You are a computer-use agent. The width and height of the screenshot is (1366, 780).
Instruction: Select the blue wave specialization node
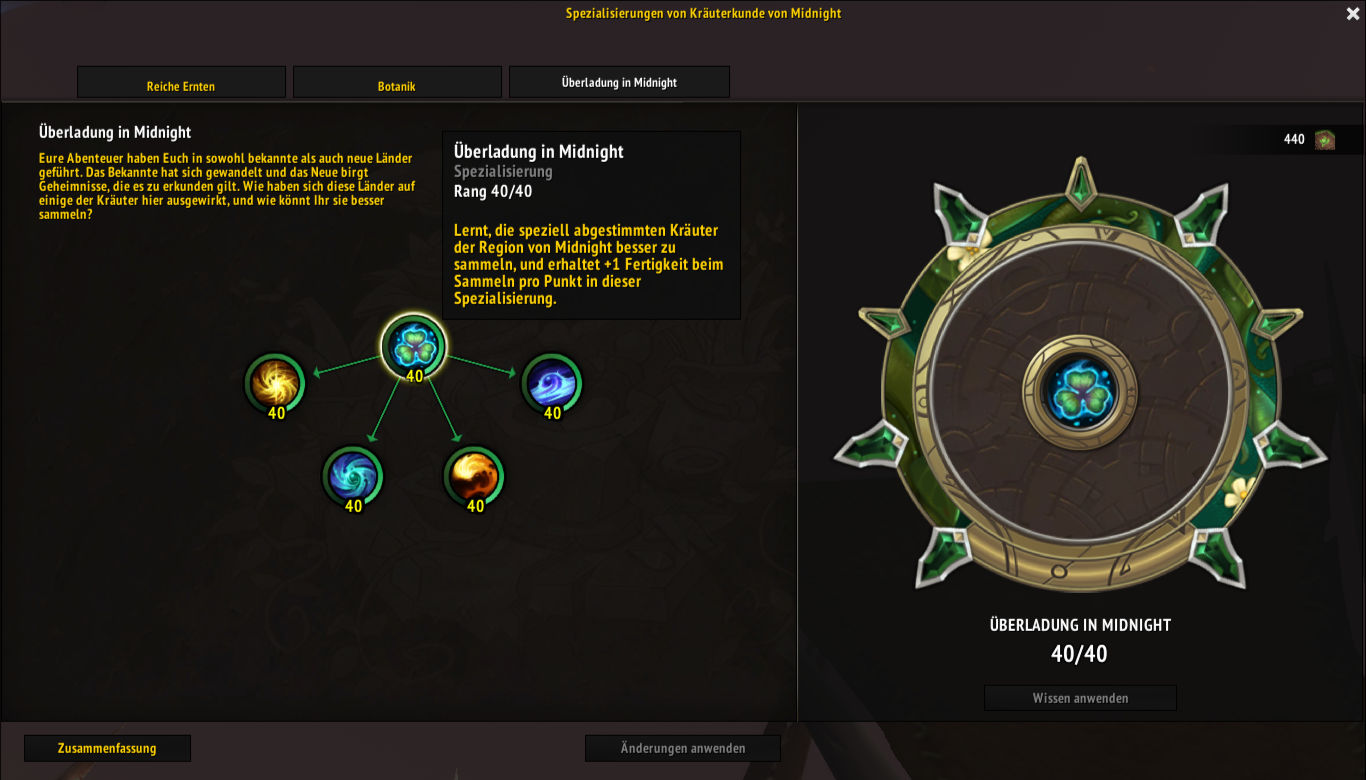[552, 383]
